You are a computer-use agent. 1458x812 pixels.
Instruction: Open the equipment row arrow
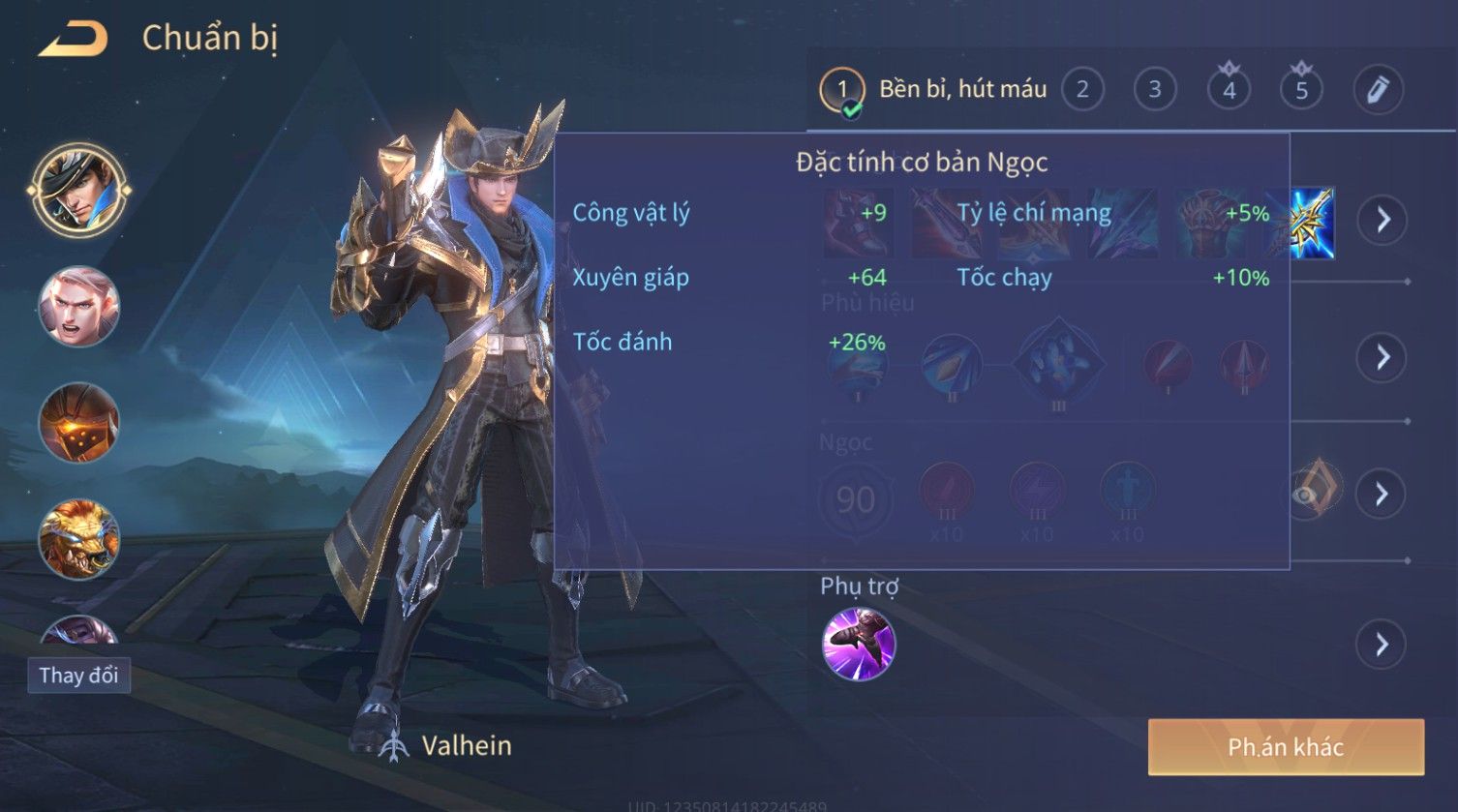(x=1382, y=221)
